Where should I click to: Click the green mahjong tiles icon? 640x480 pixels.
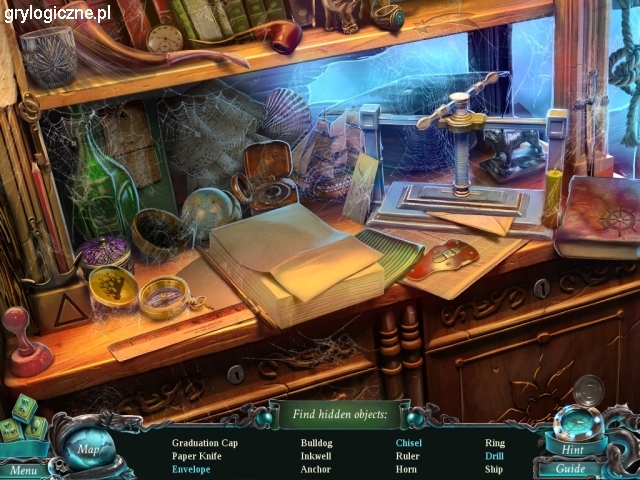pyautogui.click(x=23, y=420)
